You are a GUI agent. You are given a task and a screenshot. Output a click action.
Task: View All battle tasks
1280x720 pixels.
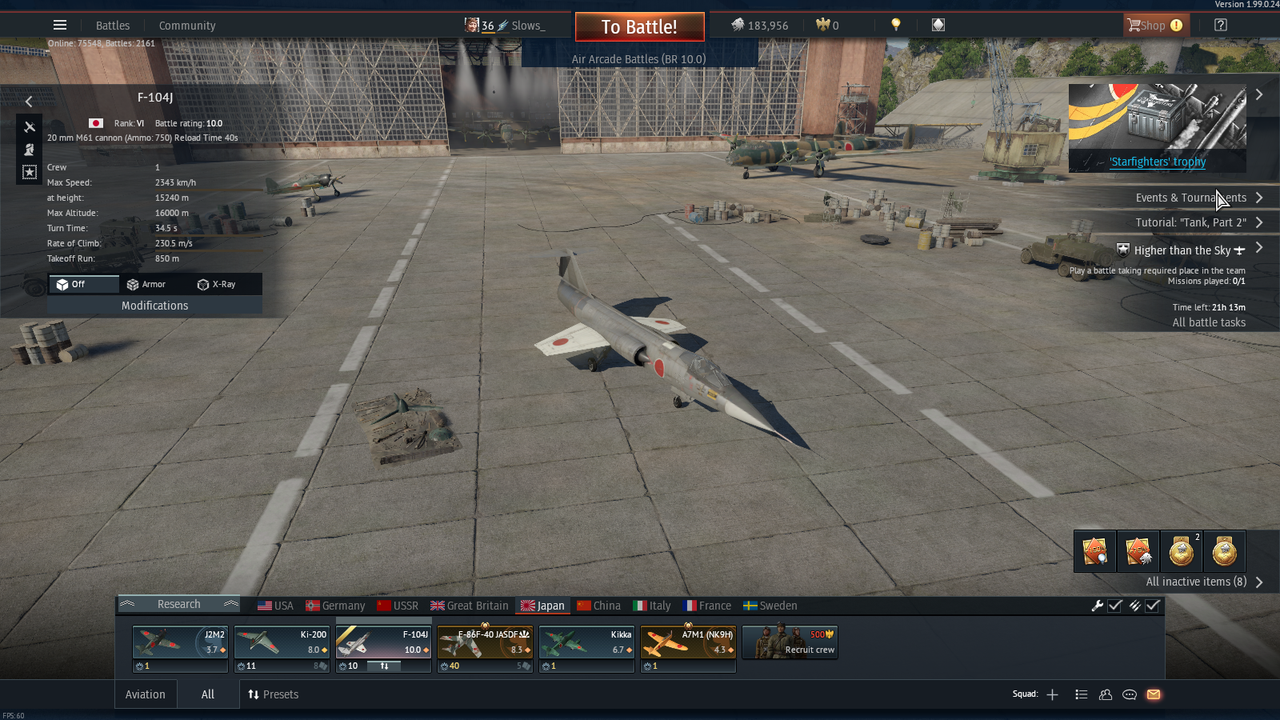tap(1209, 323)
